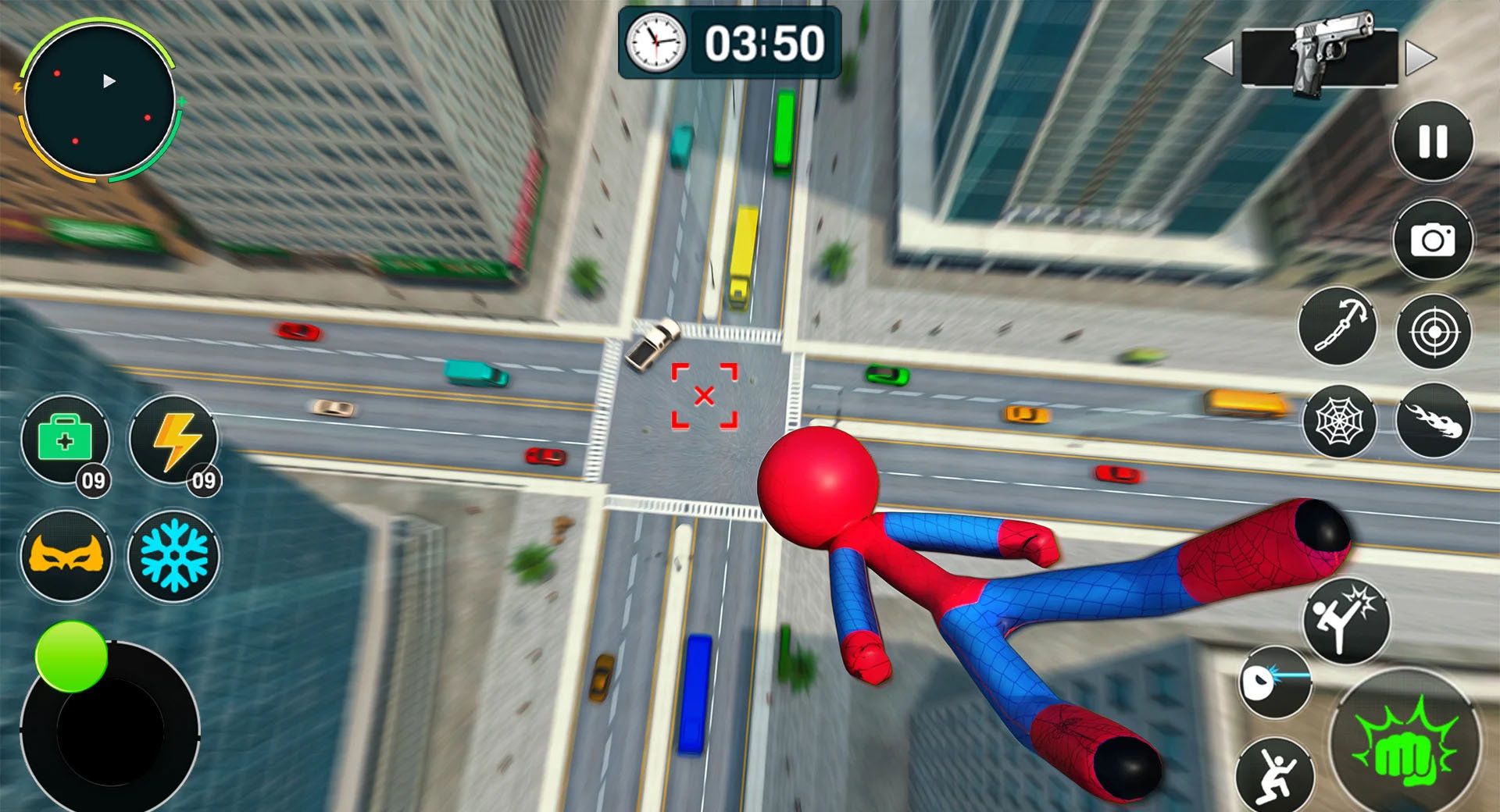This screenshot has width=1500, height=812.
Task: Toggle the yellow mask ability
Action: (66, 556)
